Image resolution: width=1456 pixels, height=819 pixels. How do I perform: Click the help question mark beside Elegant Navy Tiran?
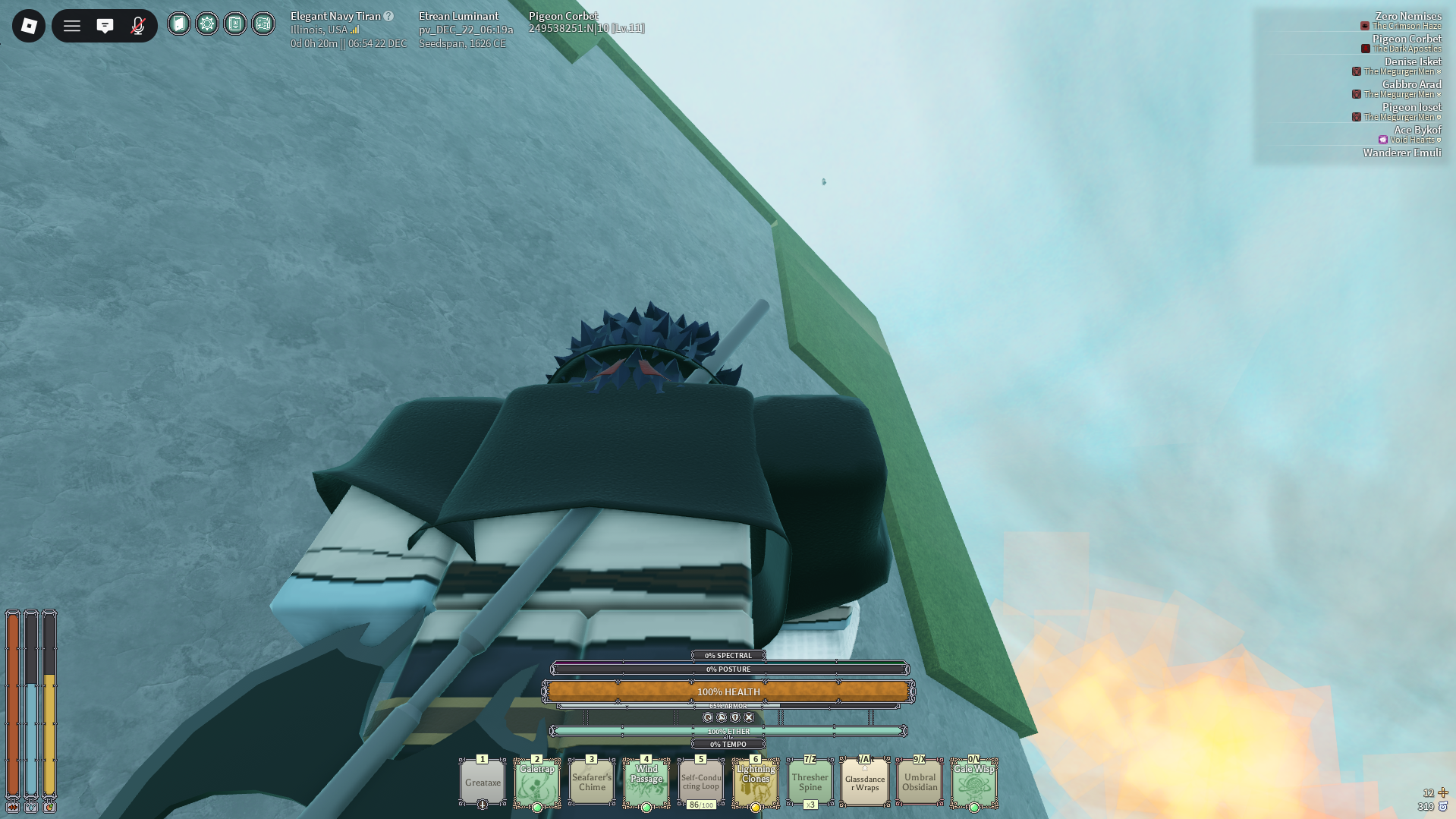click(388, 16)
